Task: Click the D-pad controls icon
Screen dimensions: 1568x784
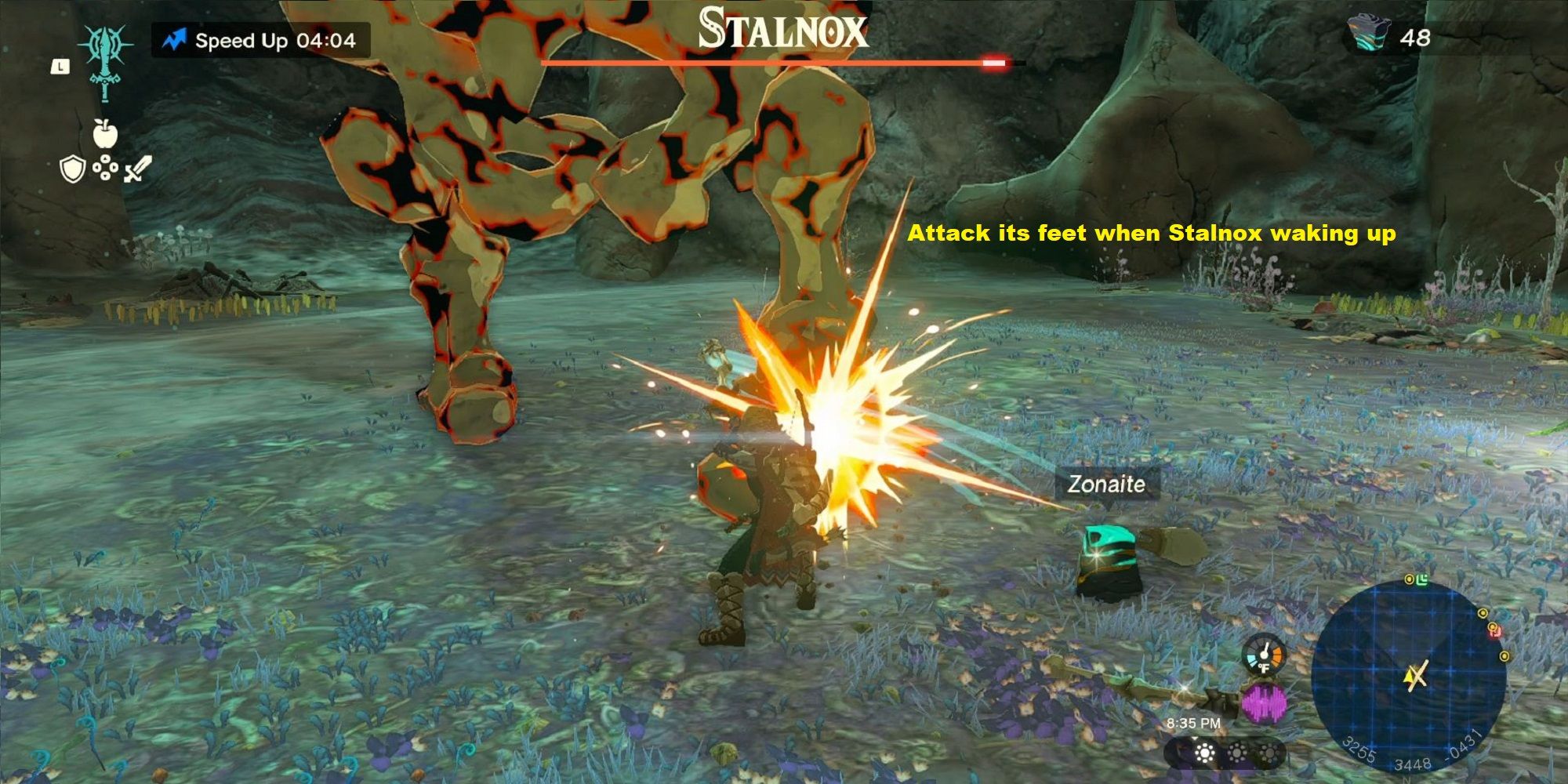Action: coord(105,168)
